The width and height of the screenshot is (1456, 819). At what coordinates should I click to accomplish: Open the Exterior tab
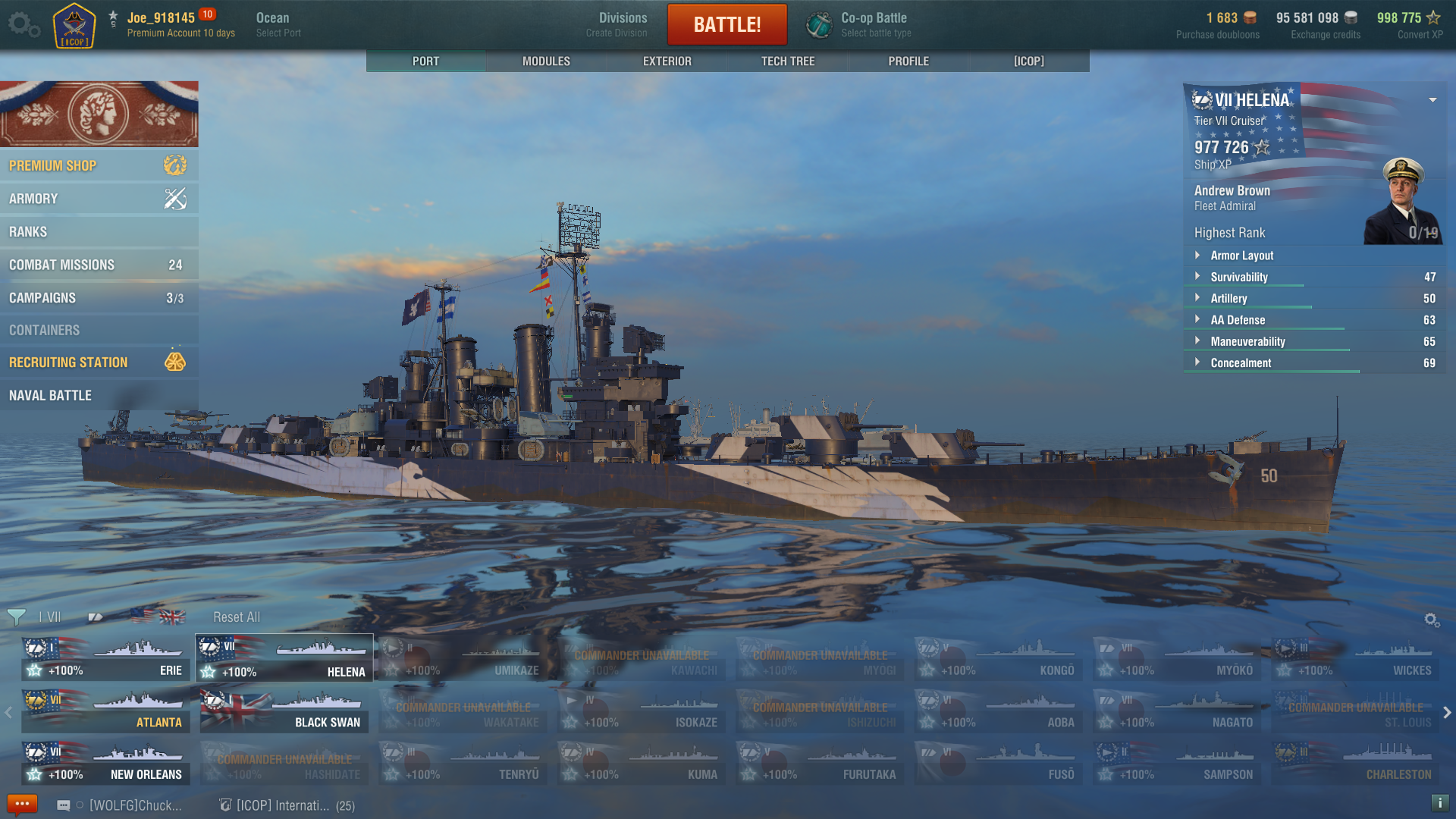pos(667,61)
